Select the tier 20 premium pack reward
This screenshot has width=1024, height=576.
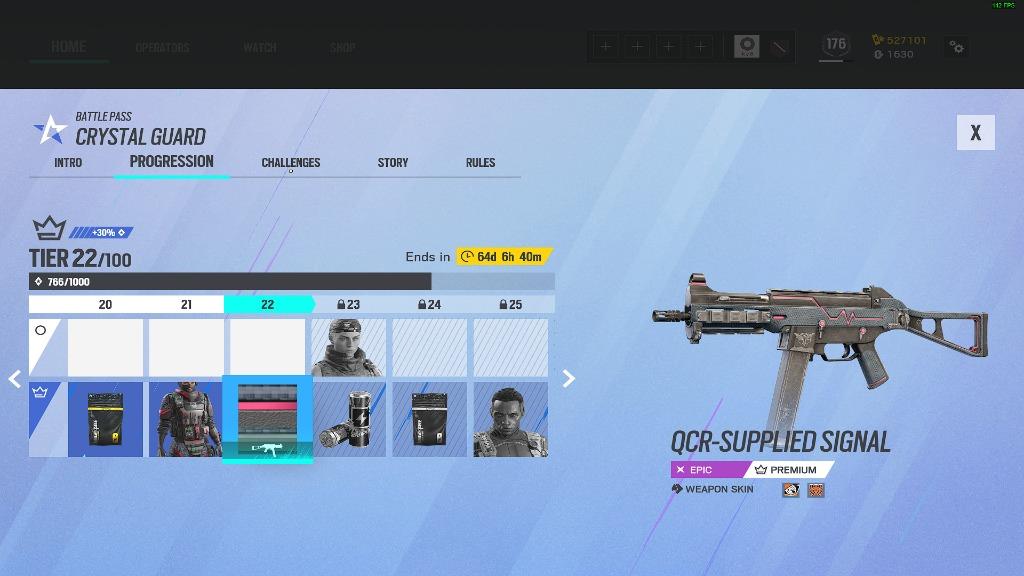click(x=105, y=419)
